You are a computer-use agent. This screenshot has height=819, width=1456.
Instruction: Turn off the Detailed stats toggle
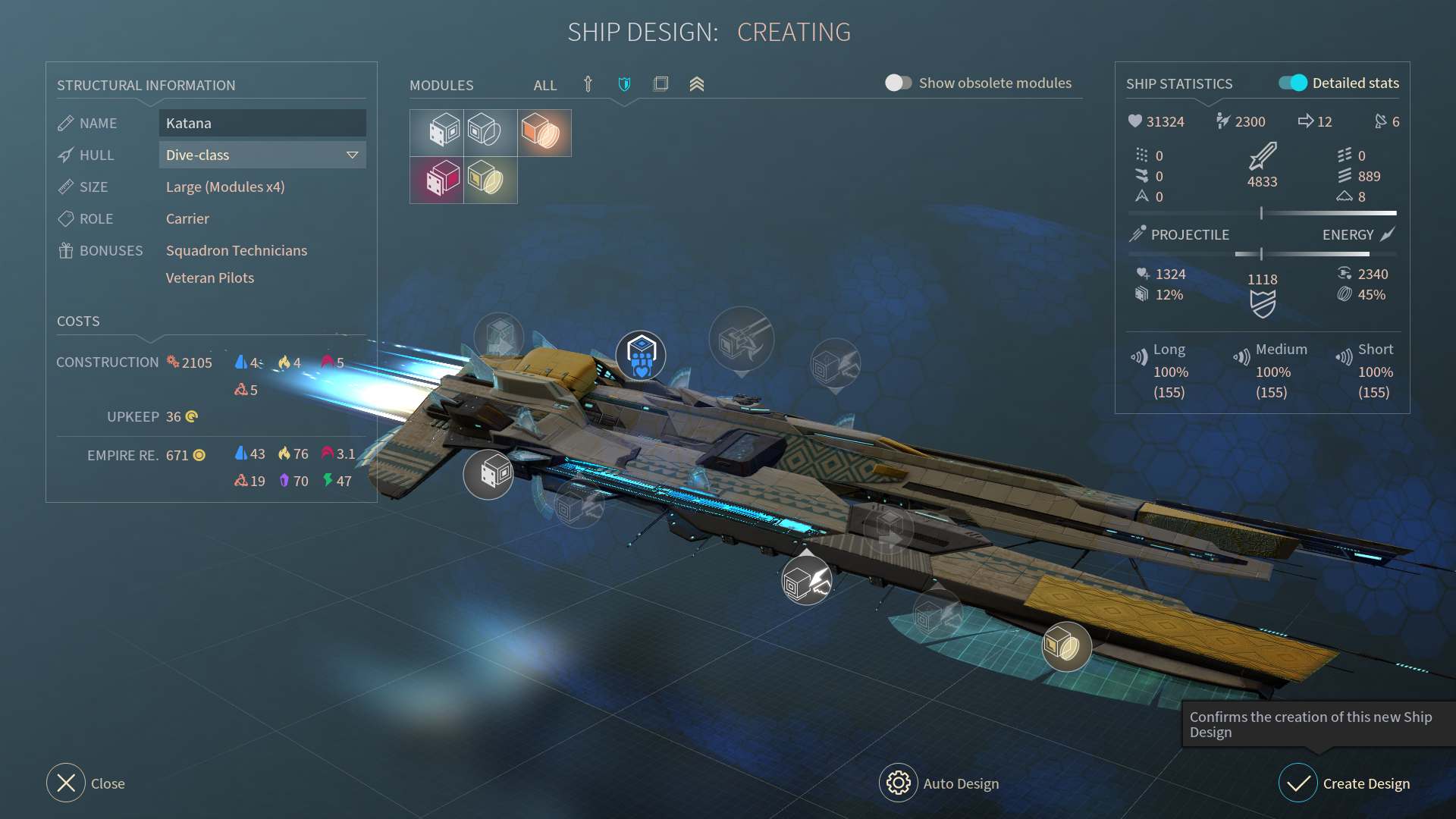pyautogui.click(x=1292, y=83)
